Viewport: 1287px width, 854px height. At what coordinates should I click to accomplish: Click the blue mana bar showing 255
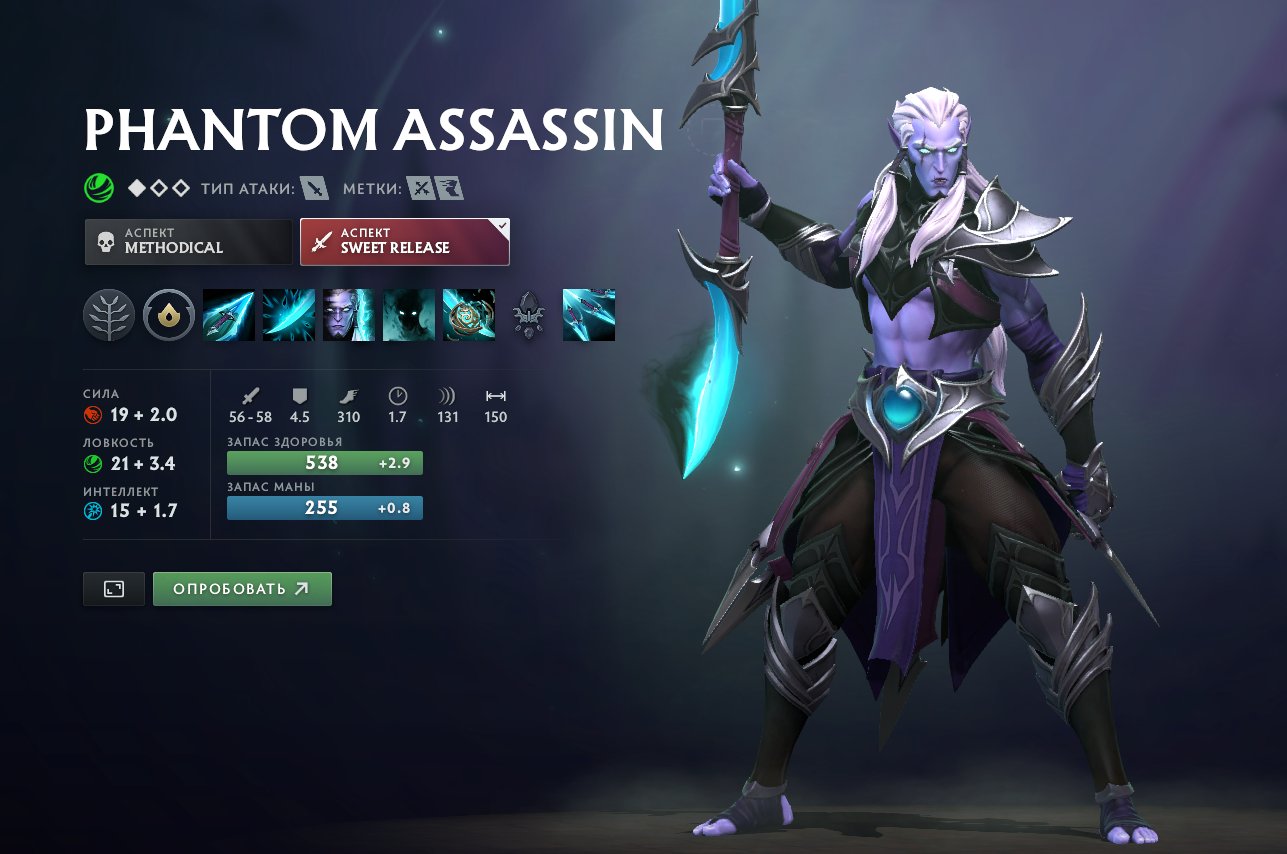click(324, 508)
